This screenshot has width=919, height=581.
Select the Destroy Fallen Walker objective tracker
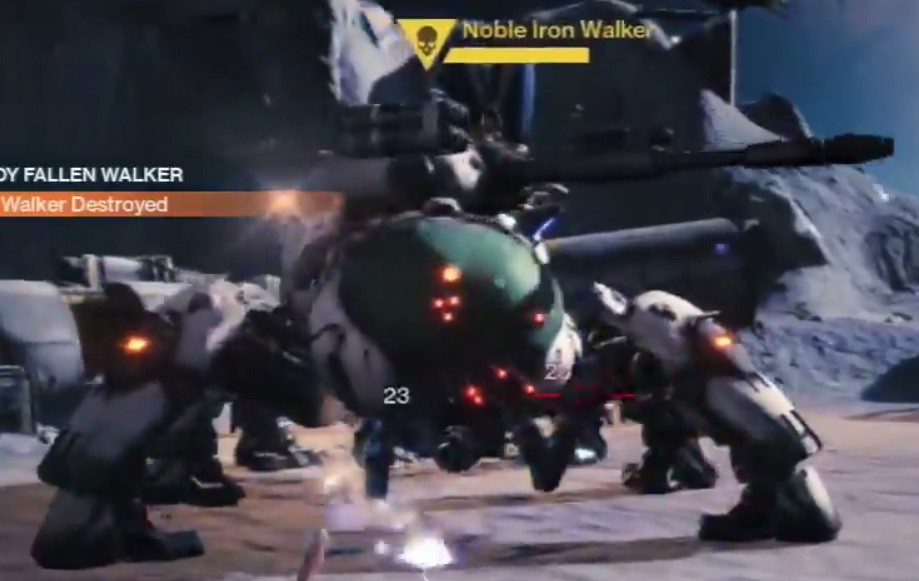(92, 176)
